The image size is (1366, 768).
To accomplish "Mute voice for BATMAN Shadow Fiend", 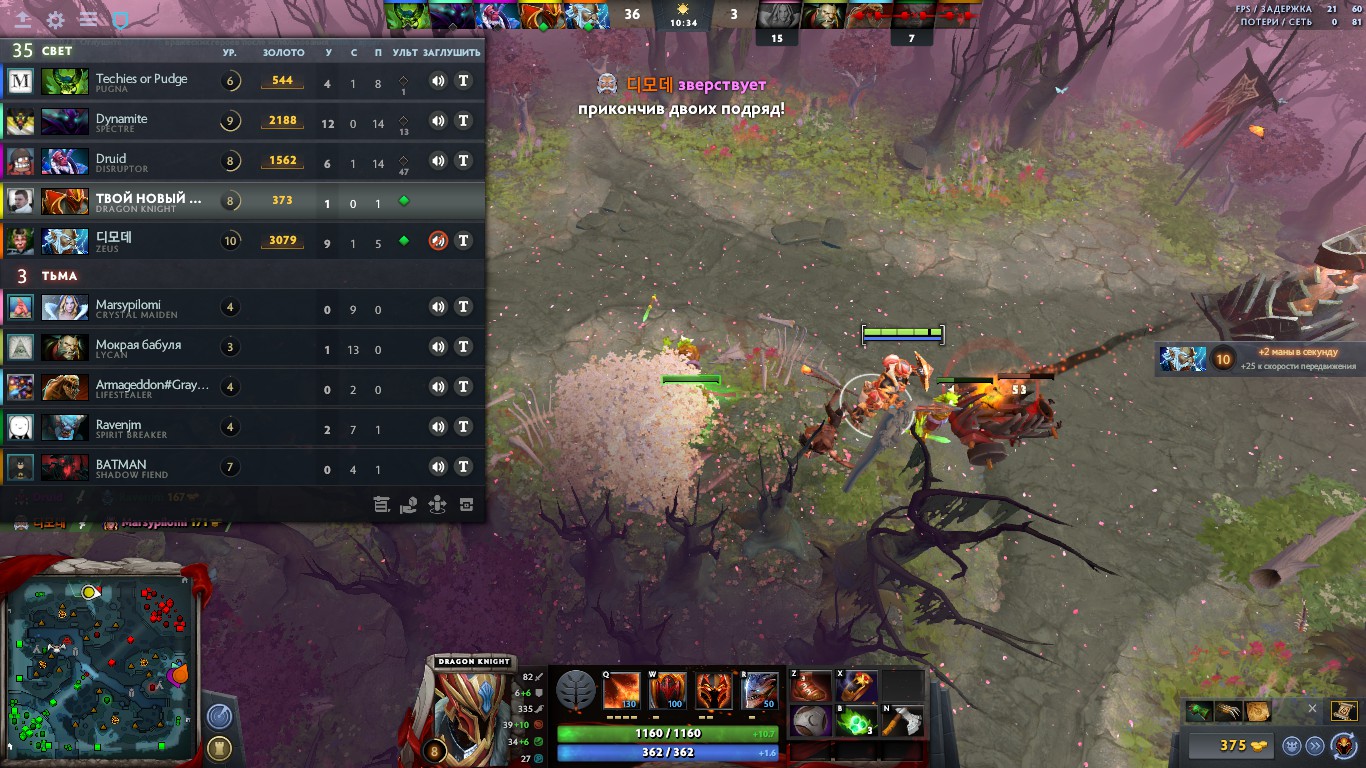I will click(438, 467).
